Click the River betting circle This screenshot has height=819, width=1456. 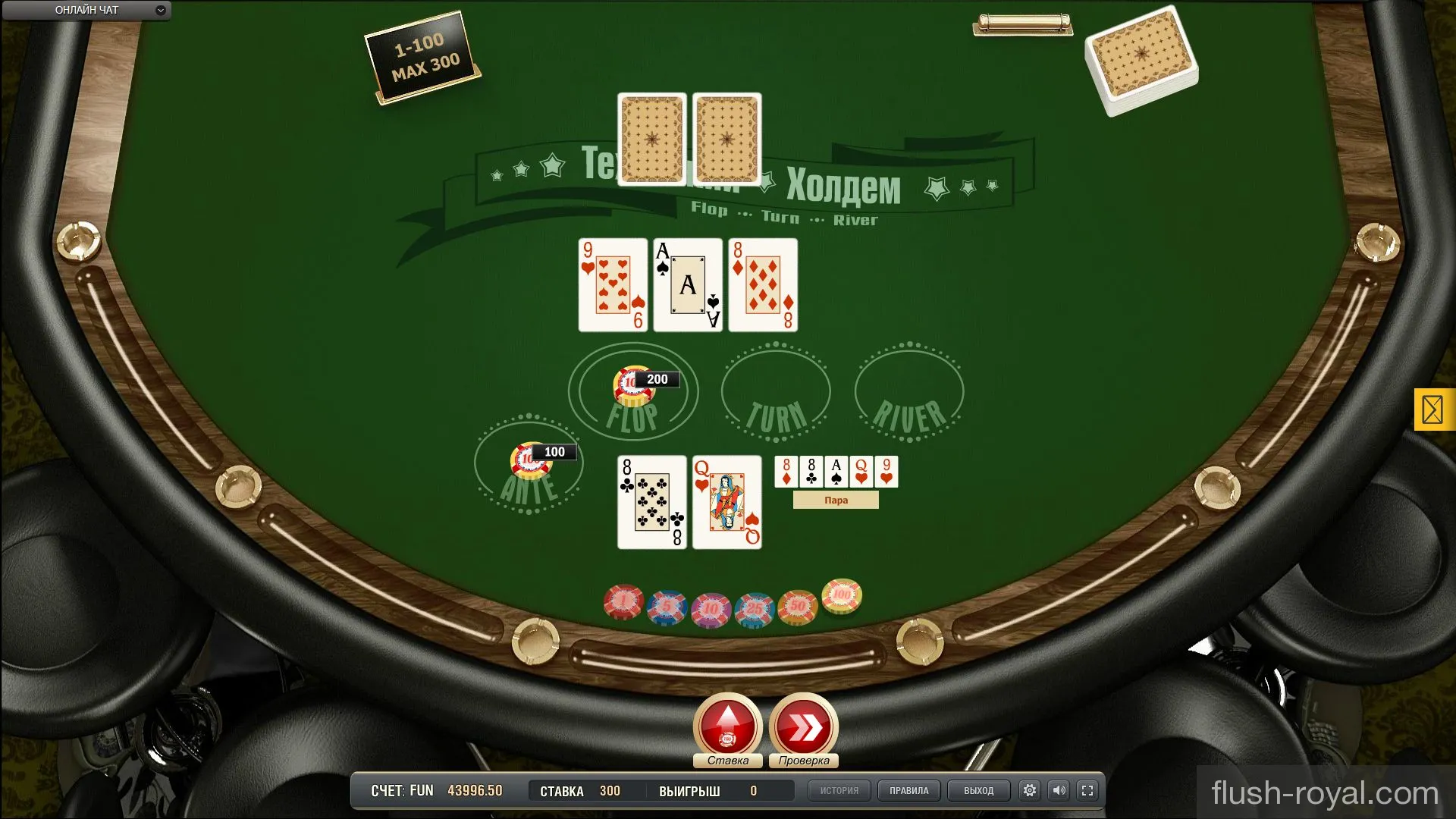point(909,393)
